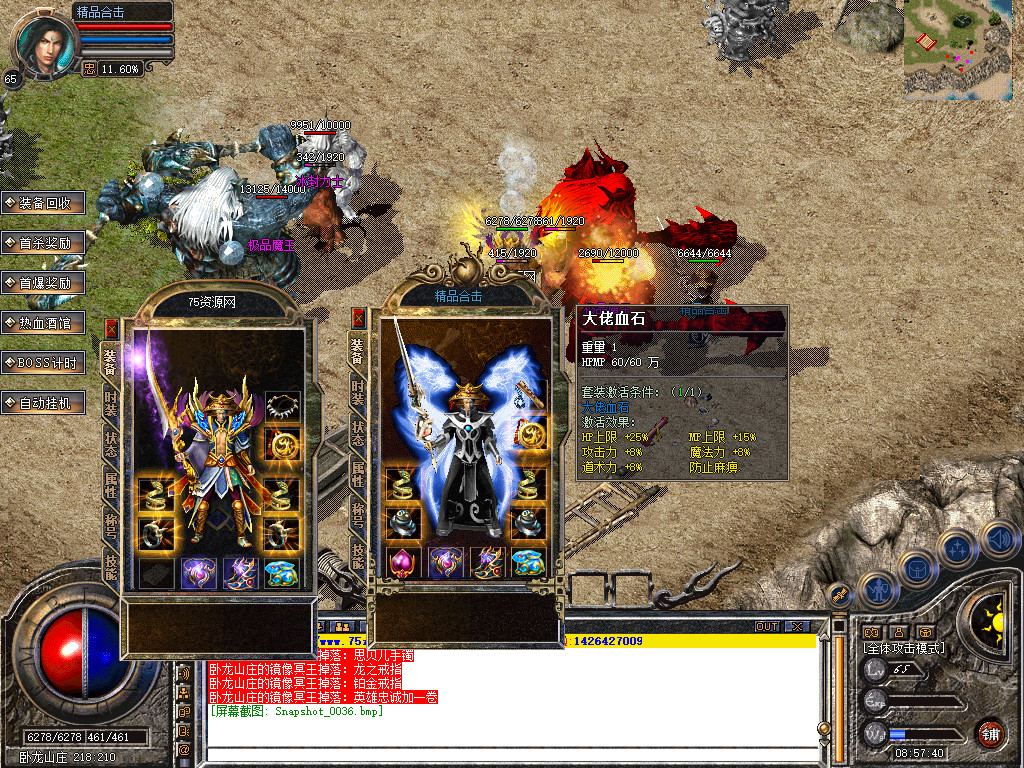The width and height of the screenshot is (1024, 768).
Task: Click the OUT button above chat
Action: pos(767,626)
